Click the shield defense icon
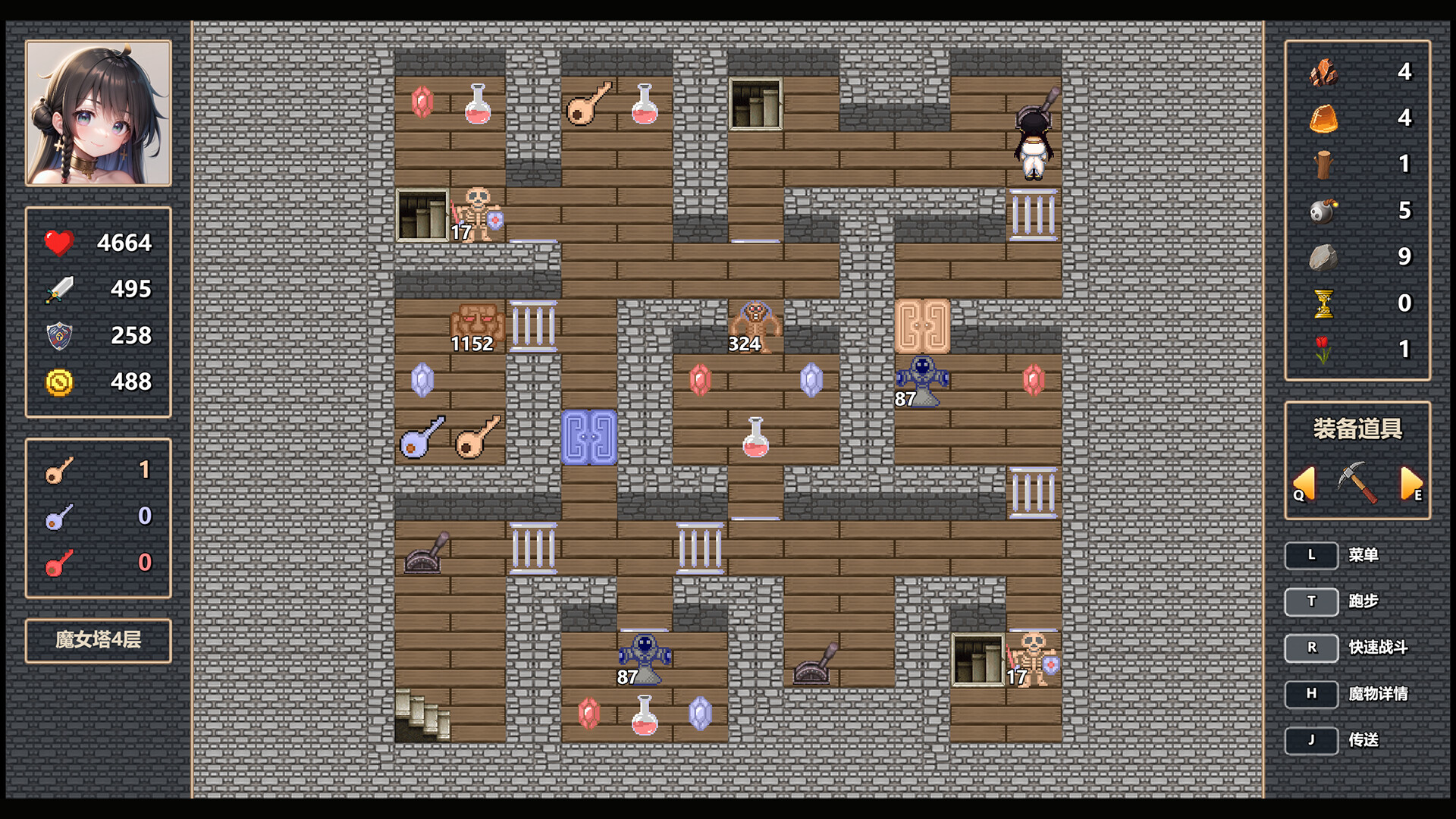The width and height of the screenshot is (1456, 819). pyautogui.click(x=59, y=335)
